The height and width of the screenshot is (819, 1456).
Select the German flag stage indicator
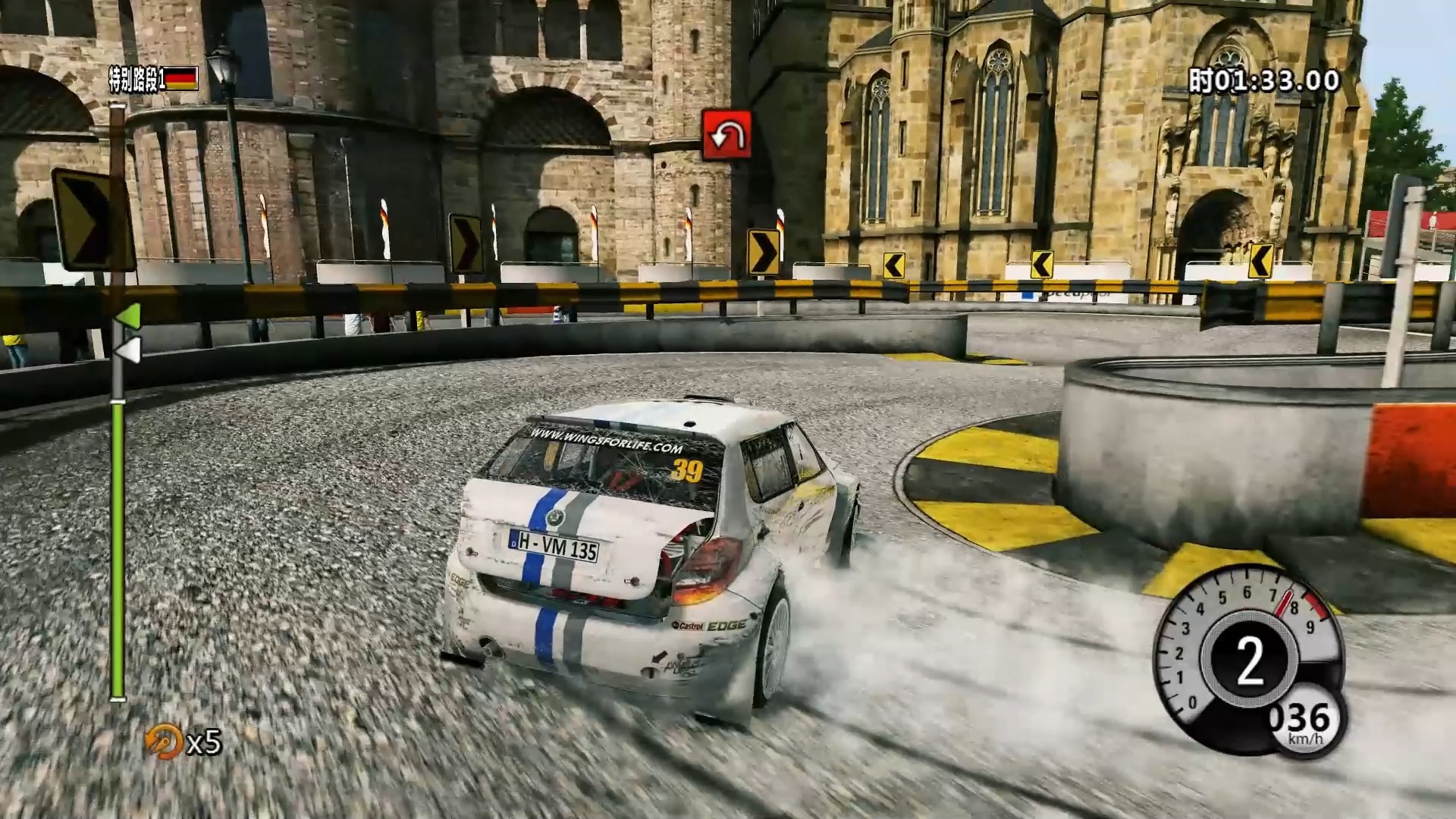(181, 79)
